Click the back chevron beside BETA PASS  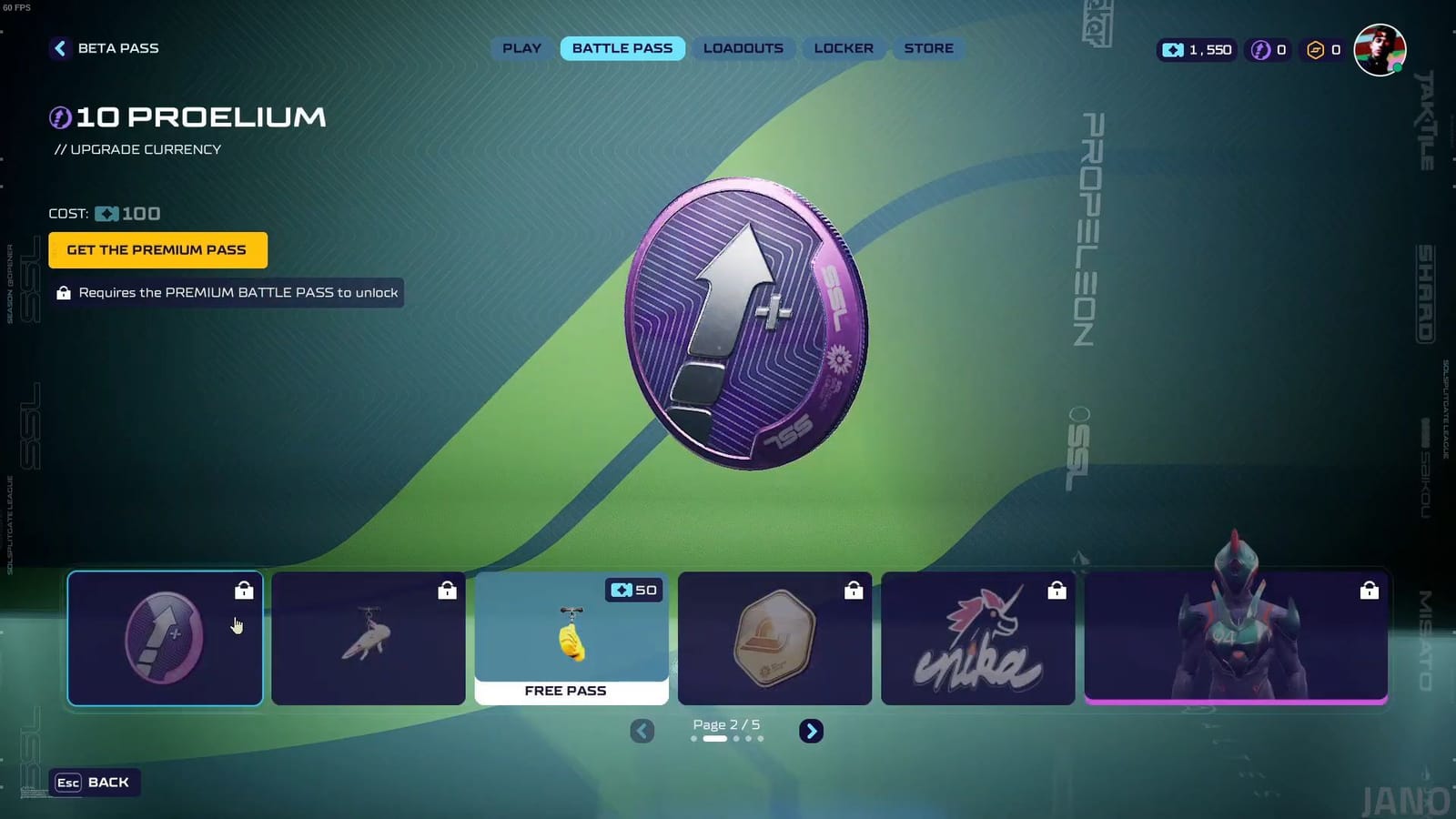60,48
